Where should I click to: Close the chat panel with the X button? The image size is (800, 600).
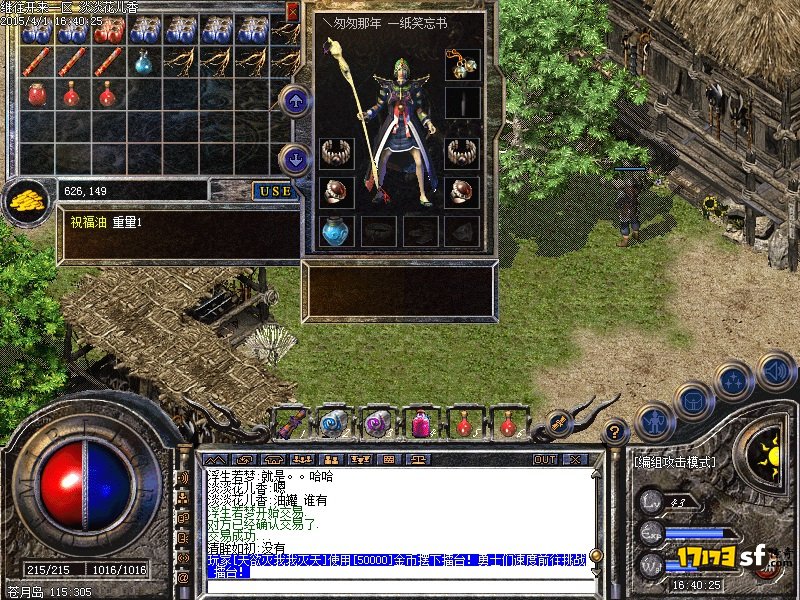pyautogui.click(x=574, y=460)
